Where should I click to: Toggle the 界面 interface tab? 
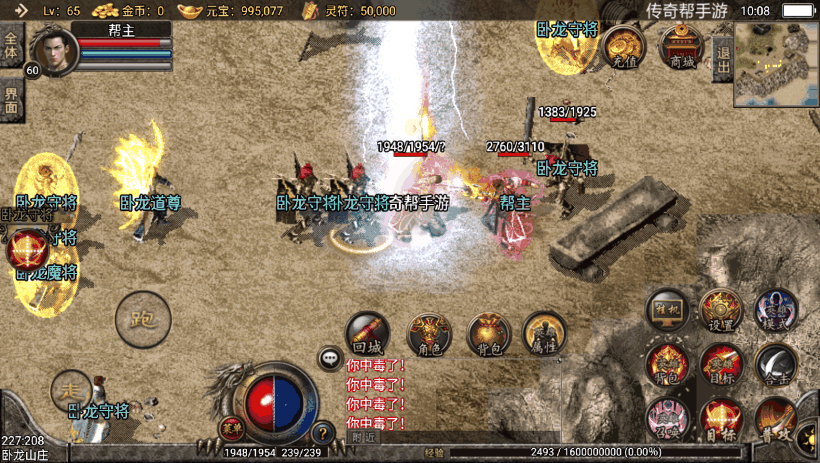(x=11, y=98)
